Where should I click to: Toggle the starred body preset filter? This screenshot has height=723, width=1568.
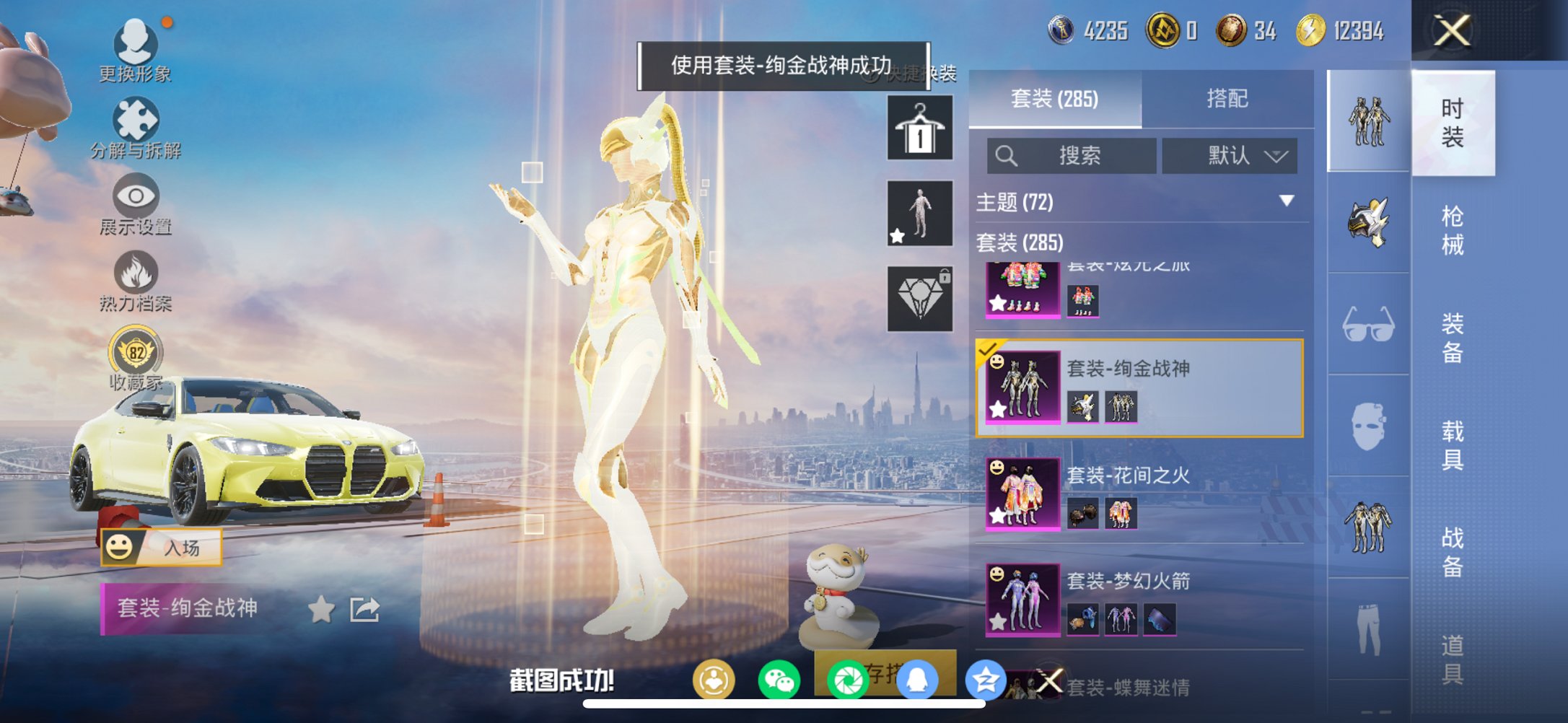(919, 213)
